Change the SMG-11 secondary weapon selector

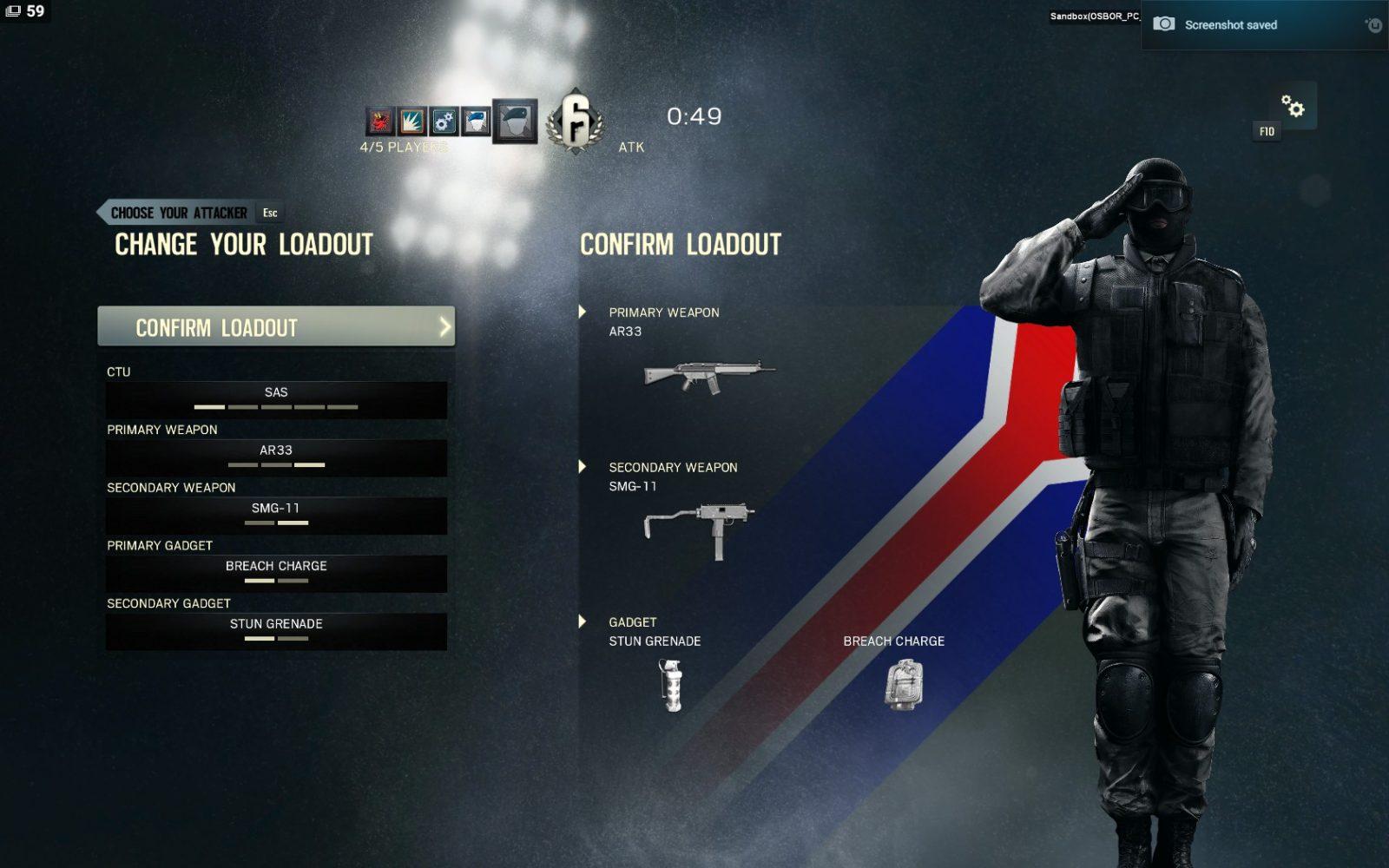(x=276, y=515)
